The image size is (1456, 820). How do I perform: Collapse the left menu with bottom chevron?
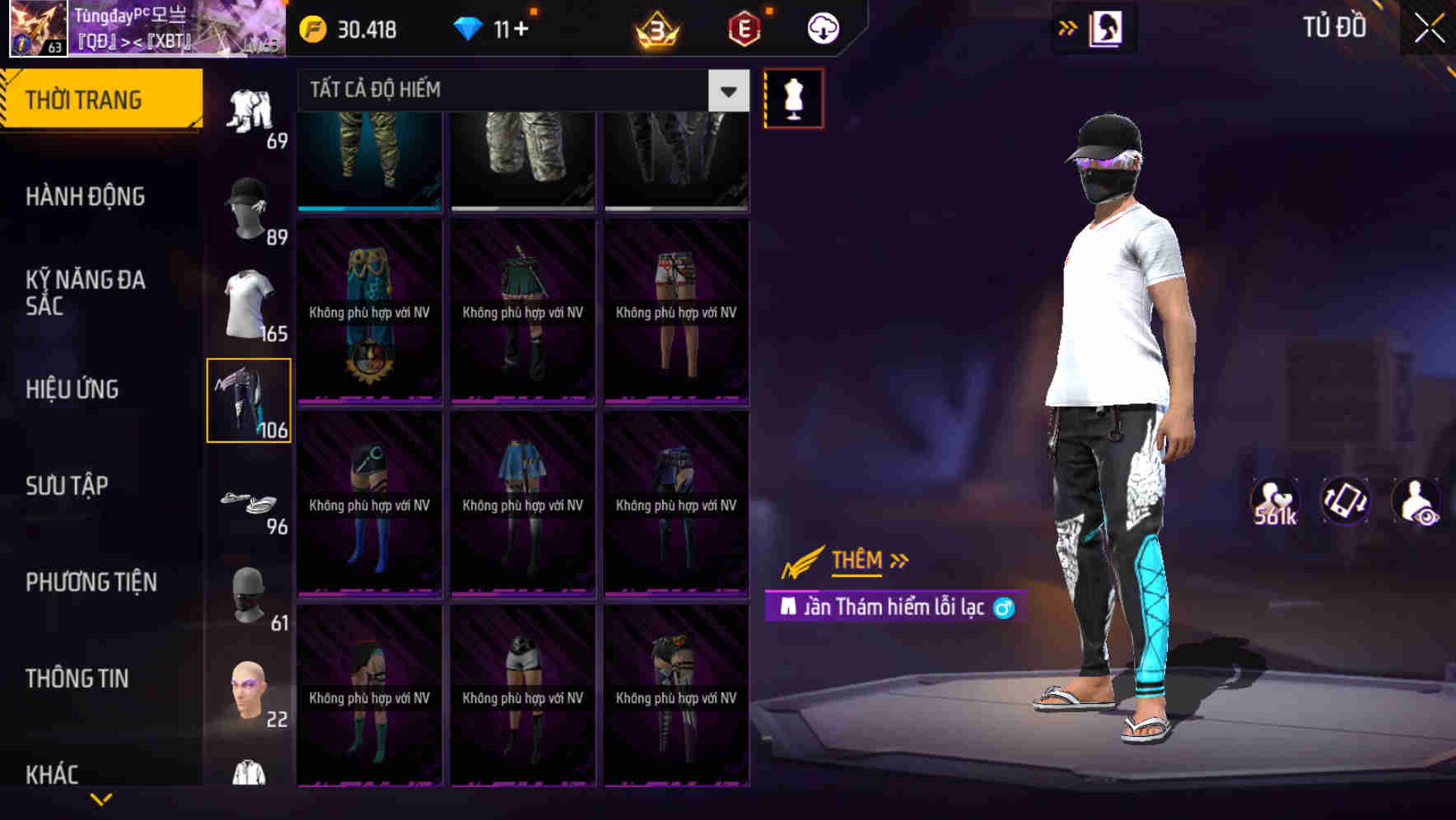click(x=101, y=797)
